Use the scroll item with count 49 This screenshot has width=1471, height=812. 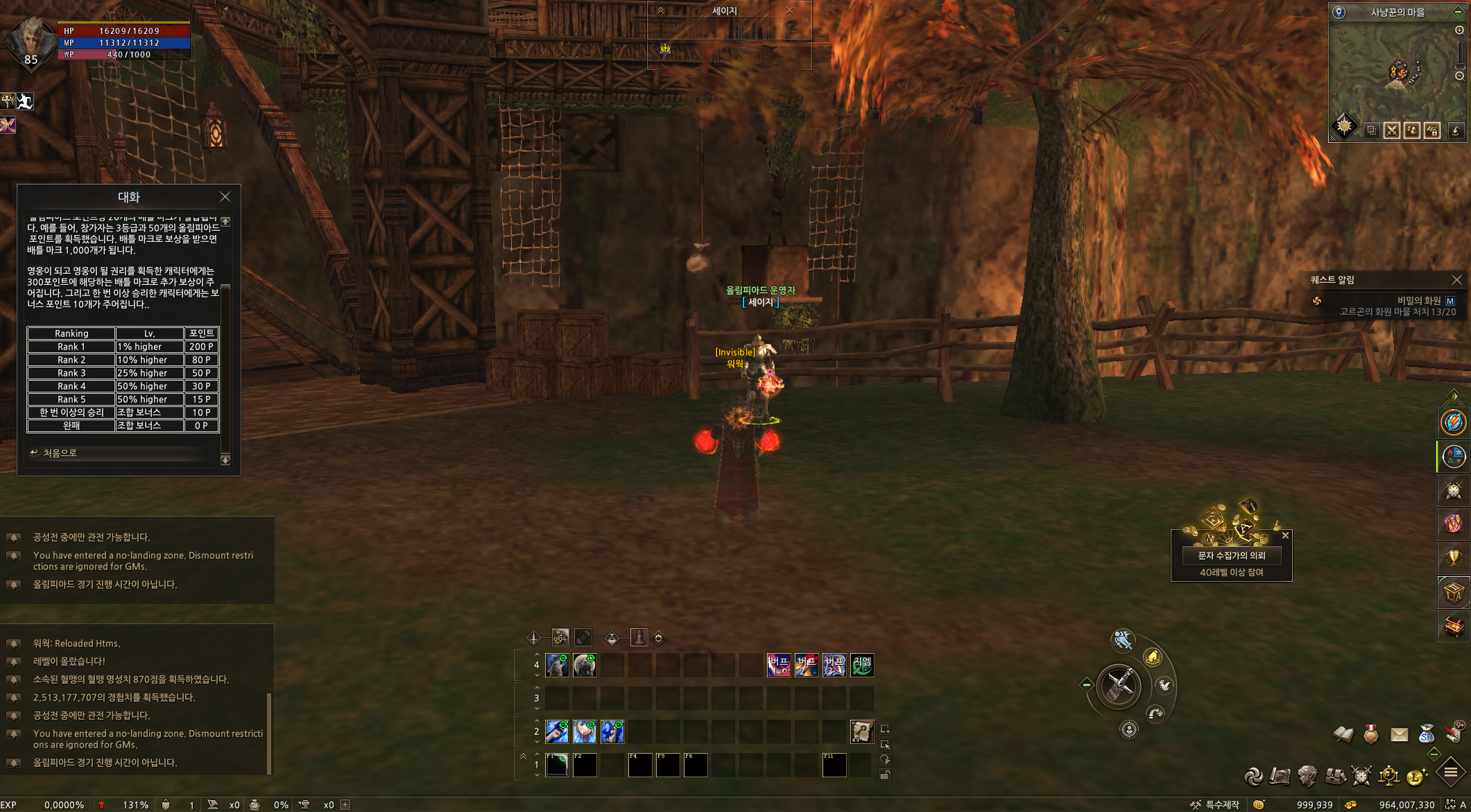tap(862, 732)
